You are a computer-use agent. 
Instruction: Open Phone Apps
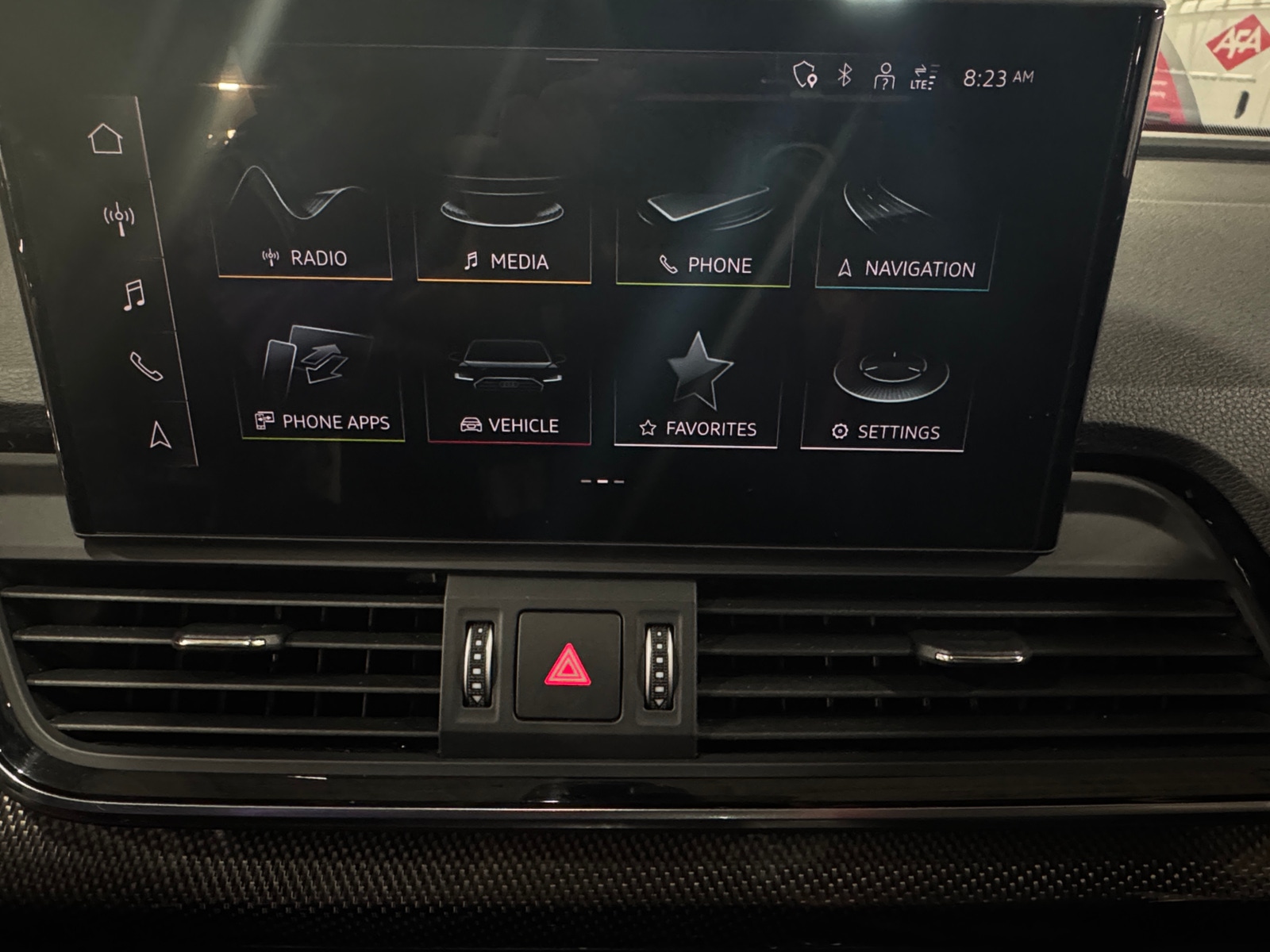[x=321, y=386]
